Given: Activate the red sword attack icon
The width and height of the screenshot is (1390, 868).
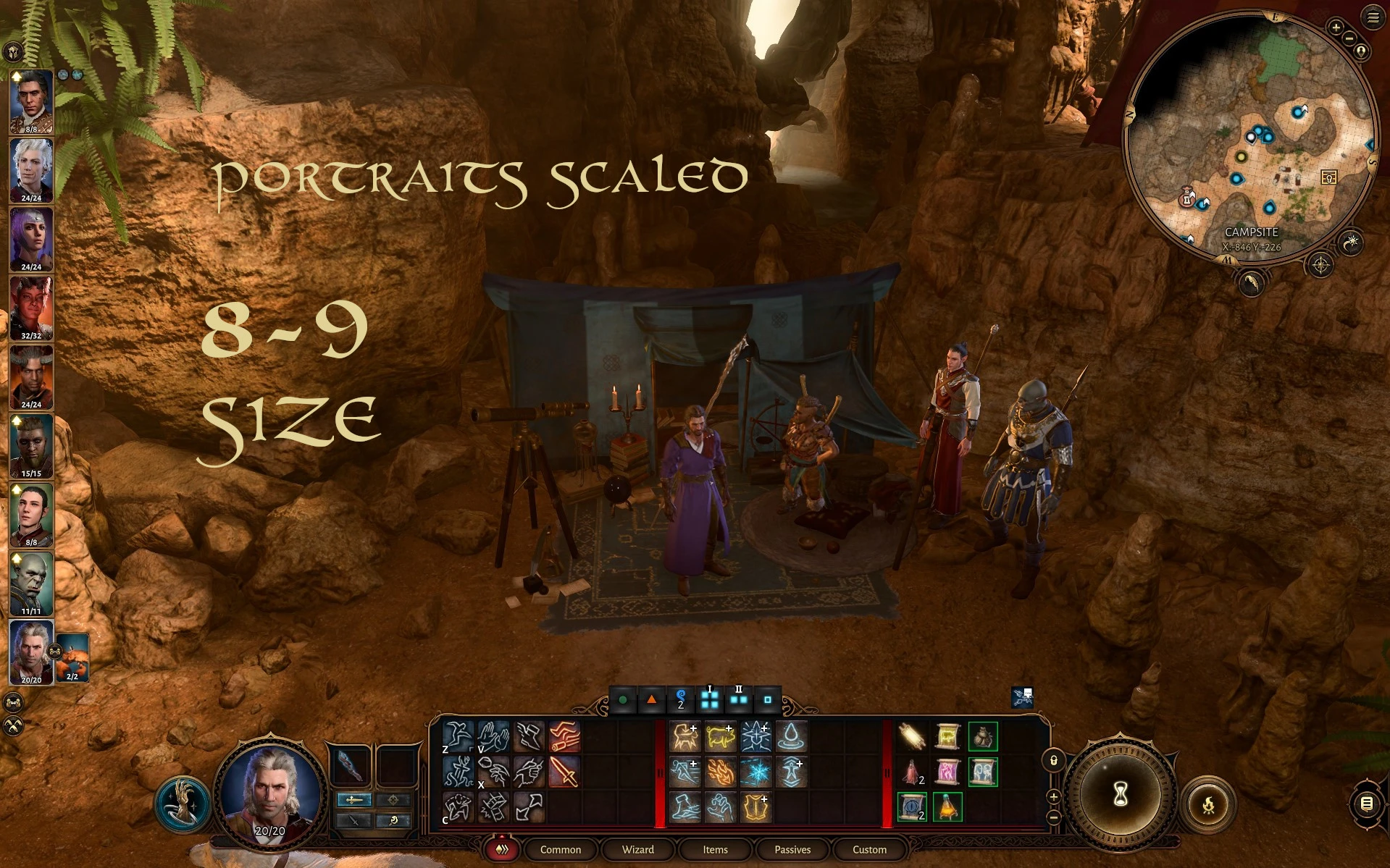Looking at the screenshot, I should click(x=564, y=772).
